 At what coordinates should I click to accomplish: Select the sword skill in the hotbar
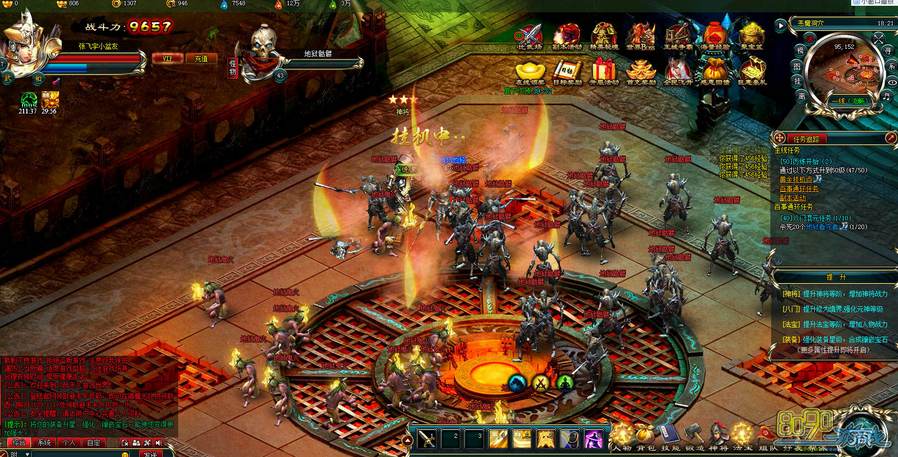(427, 437)
